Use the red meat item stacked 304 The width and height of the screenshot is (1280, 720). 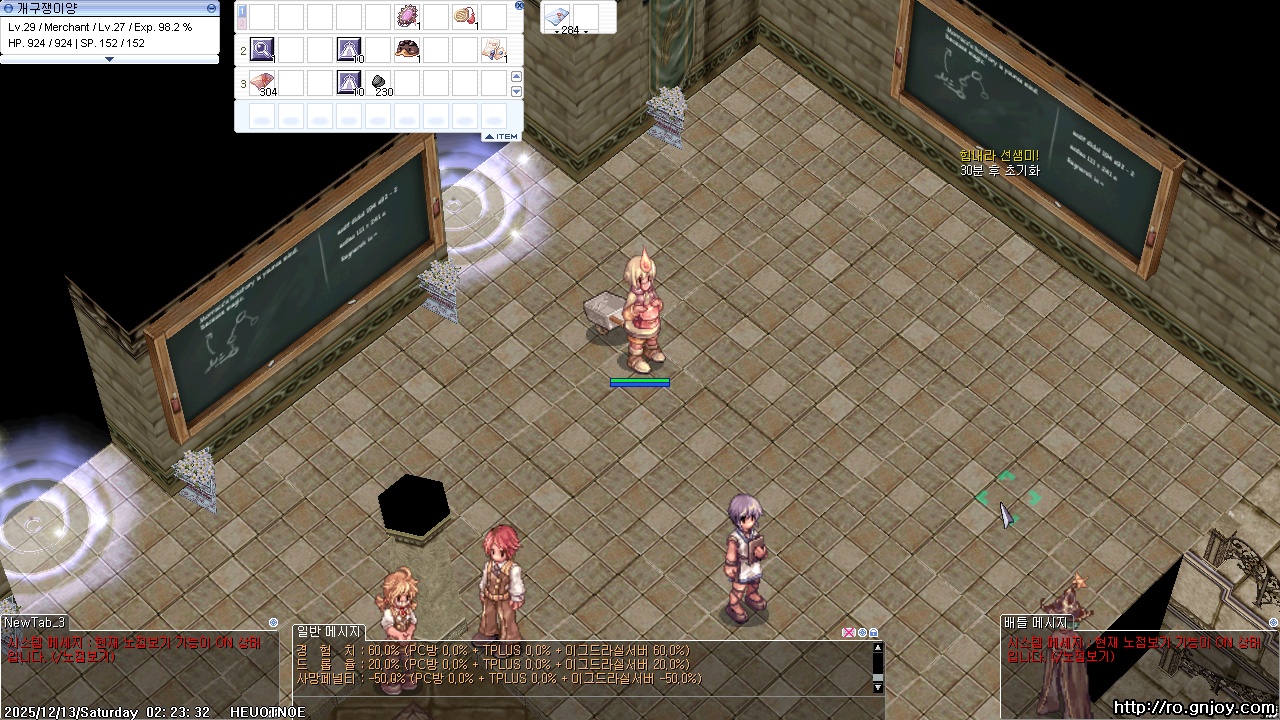click(262, 82)
